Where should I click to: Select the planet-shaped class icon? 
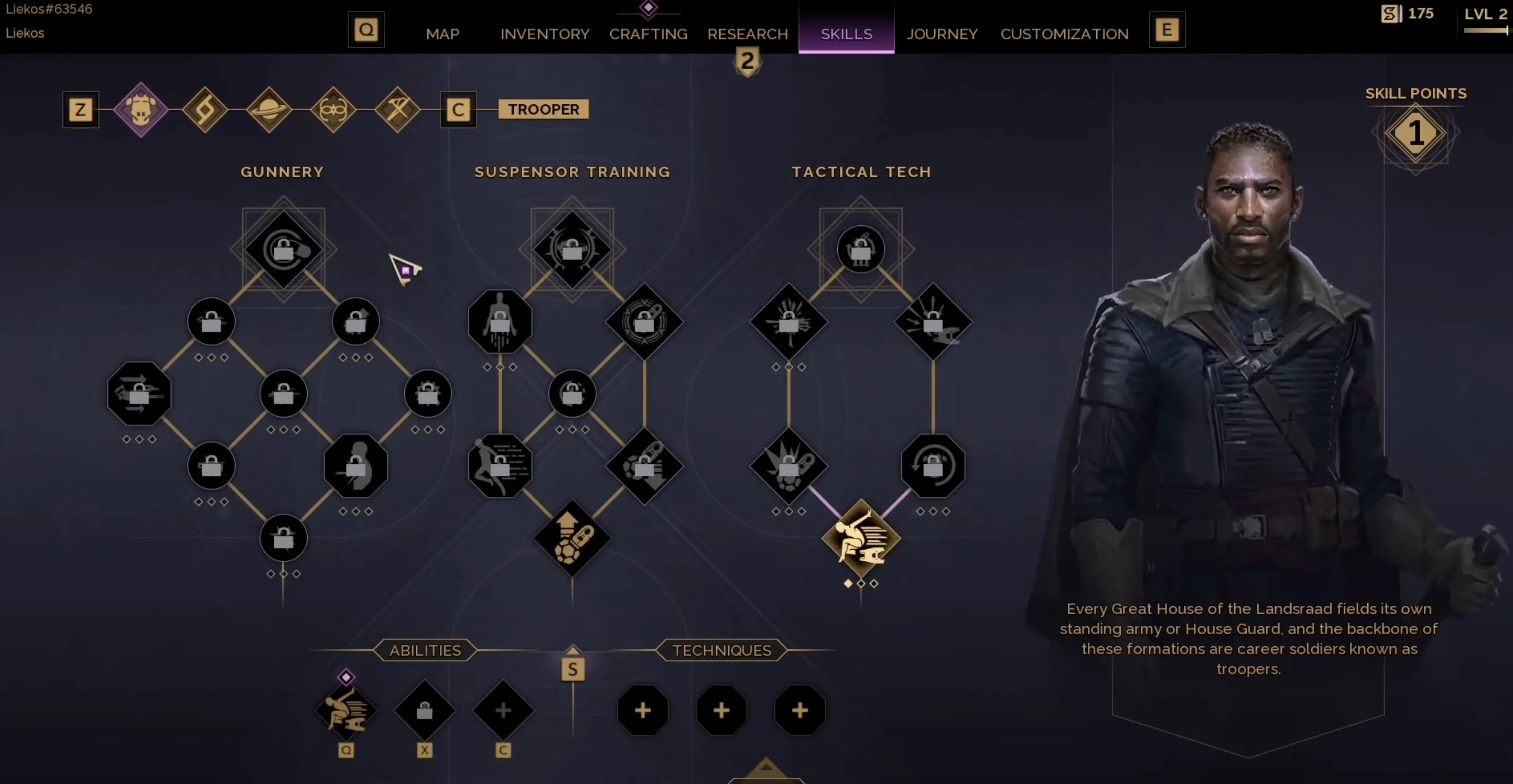coord(269,109)
